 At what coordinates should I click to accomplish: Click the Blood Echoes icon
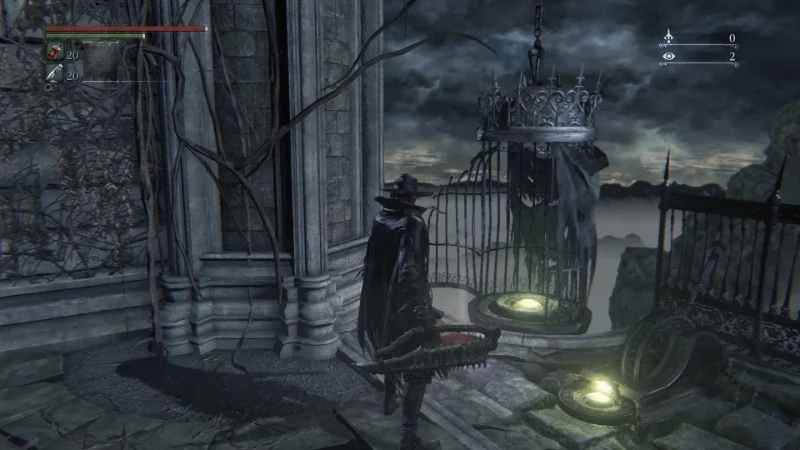pos(668,39)
